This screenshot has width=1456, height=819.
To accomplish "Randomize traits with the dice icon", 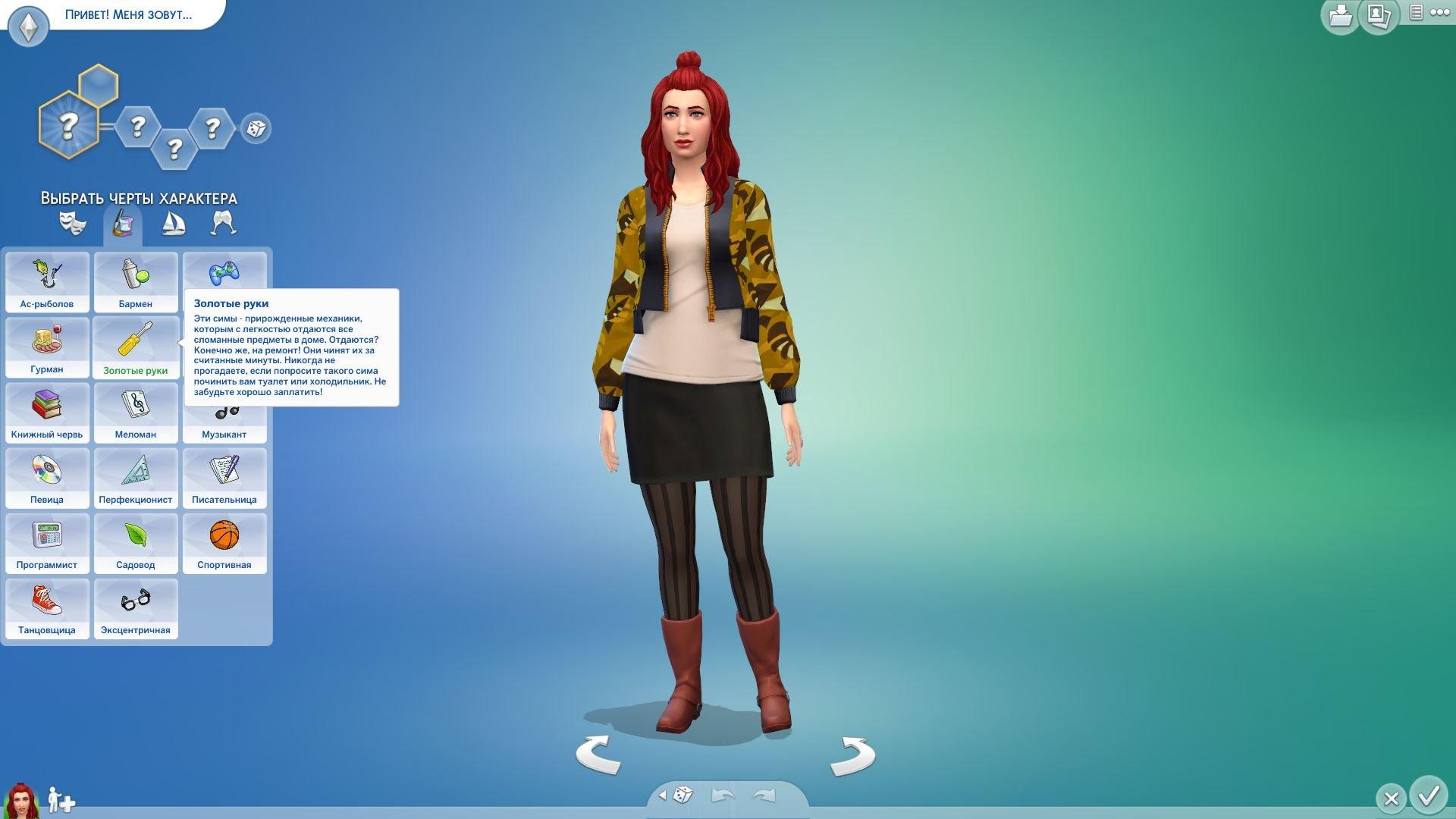I will coord(256,128).
